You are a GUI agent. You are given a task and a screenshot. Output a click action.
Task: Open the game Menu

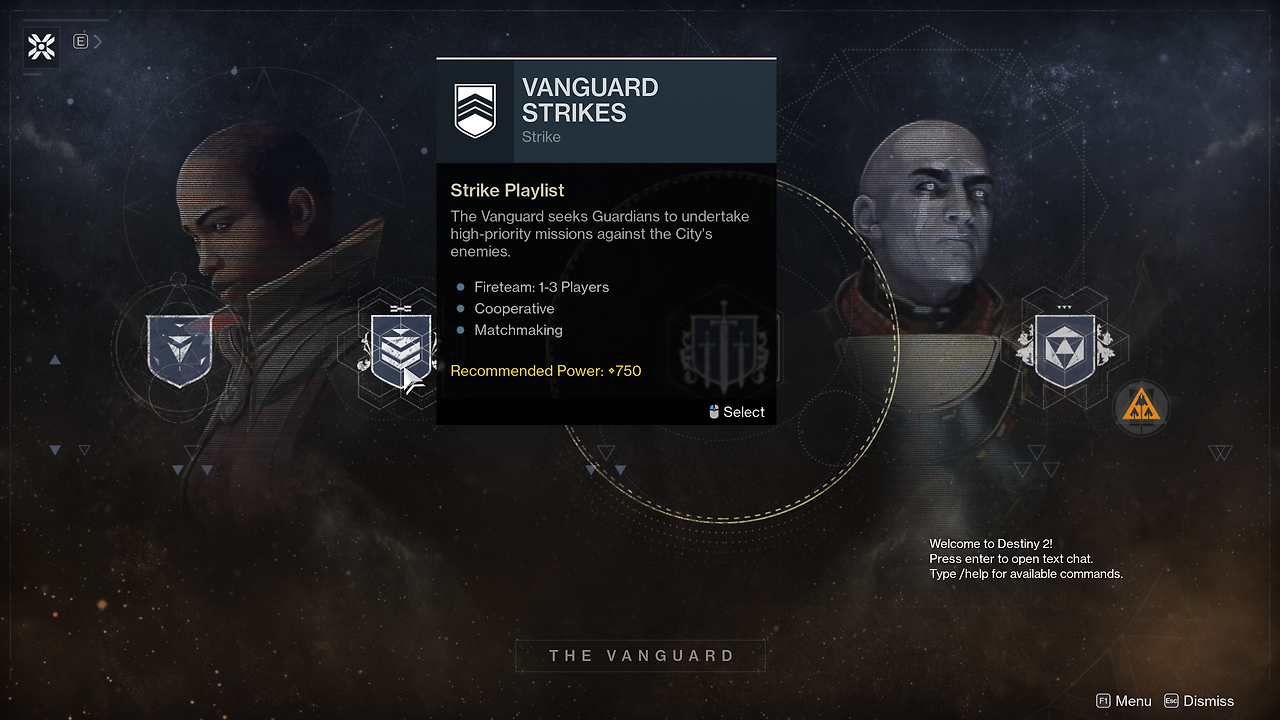click(1124, 701)
